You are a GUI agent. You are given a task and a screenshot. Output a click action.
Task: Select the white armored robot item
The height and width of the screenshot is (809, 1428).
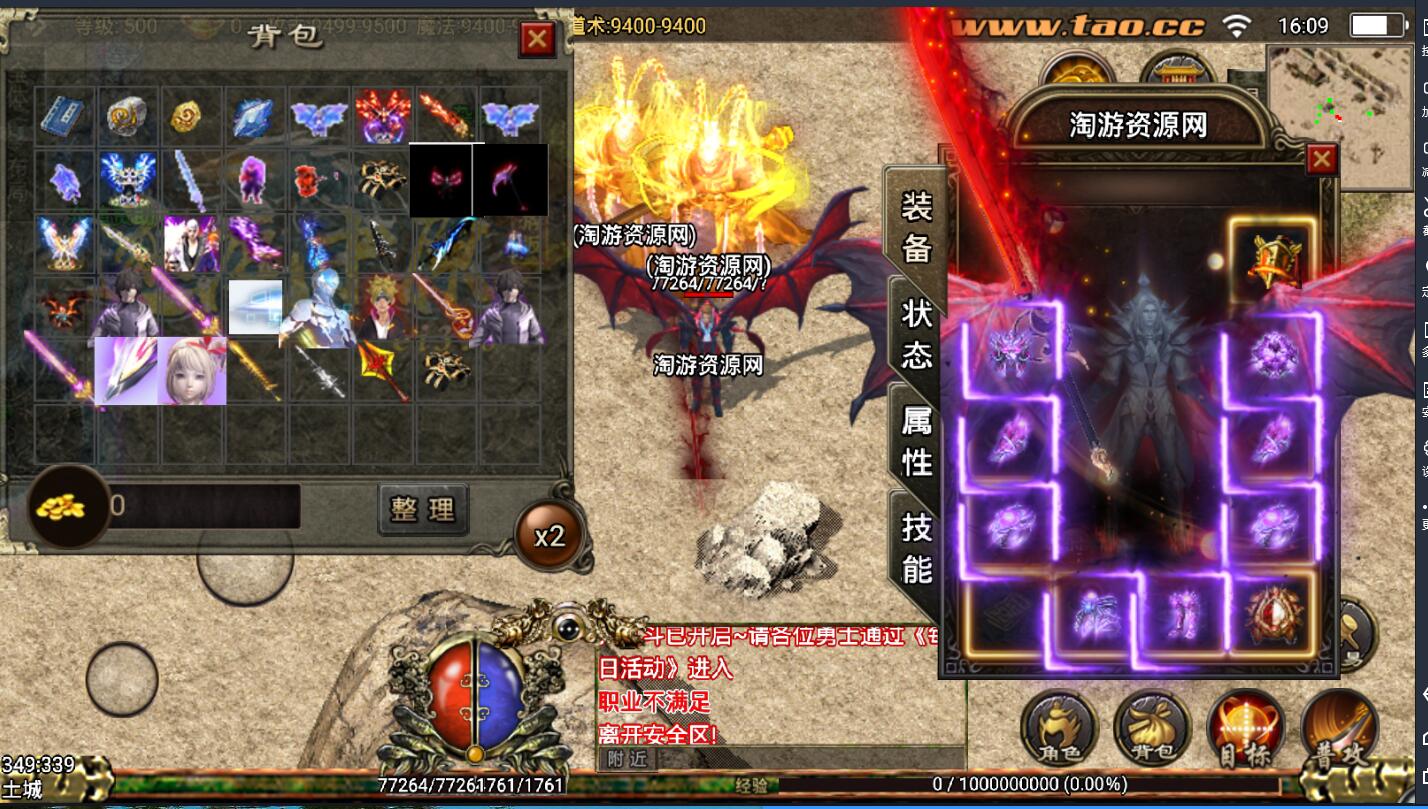tap(318, 307)
